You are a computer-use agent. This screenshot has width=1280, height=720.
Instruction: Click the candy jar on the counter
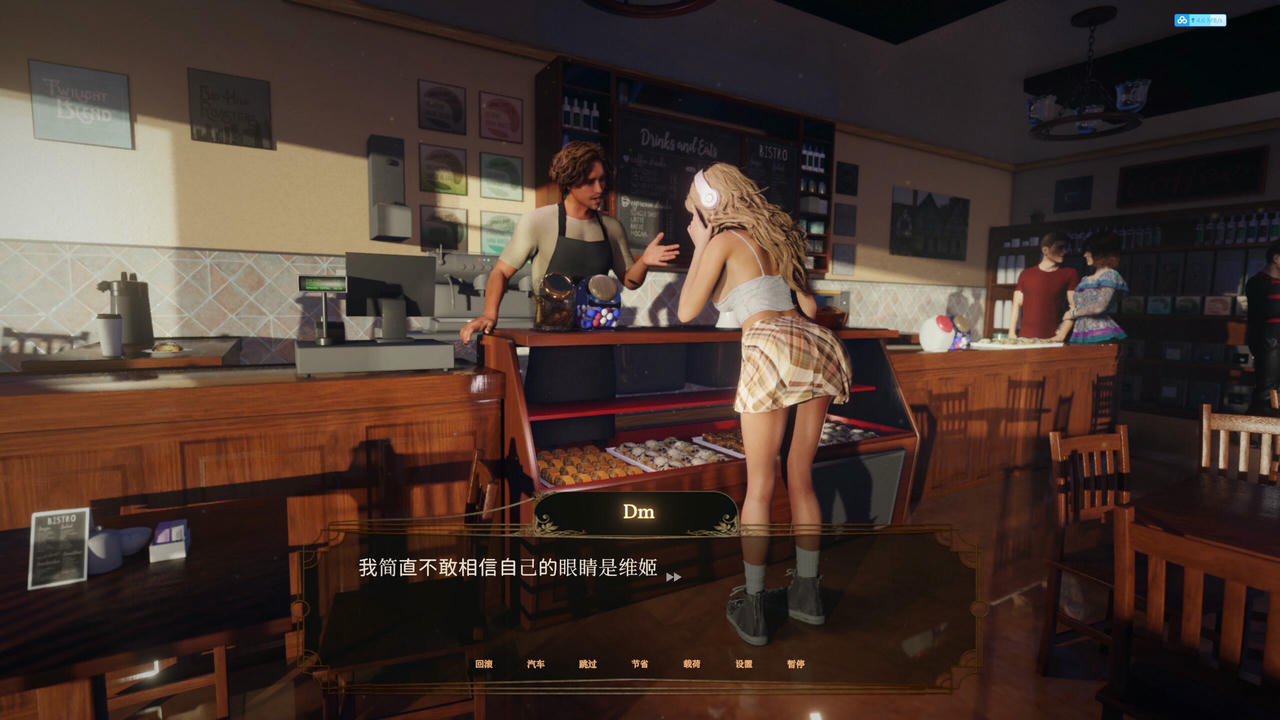[597, 300]
